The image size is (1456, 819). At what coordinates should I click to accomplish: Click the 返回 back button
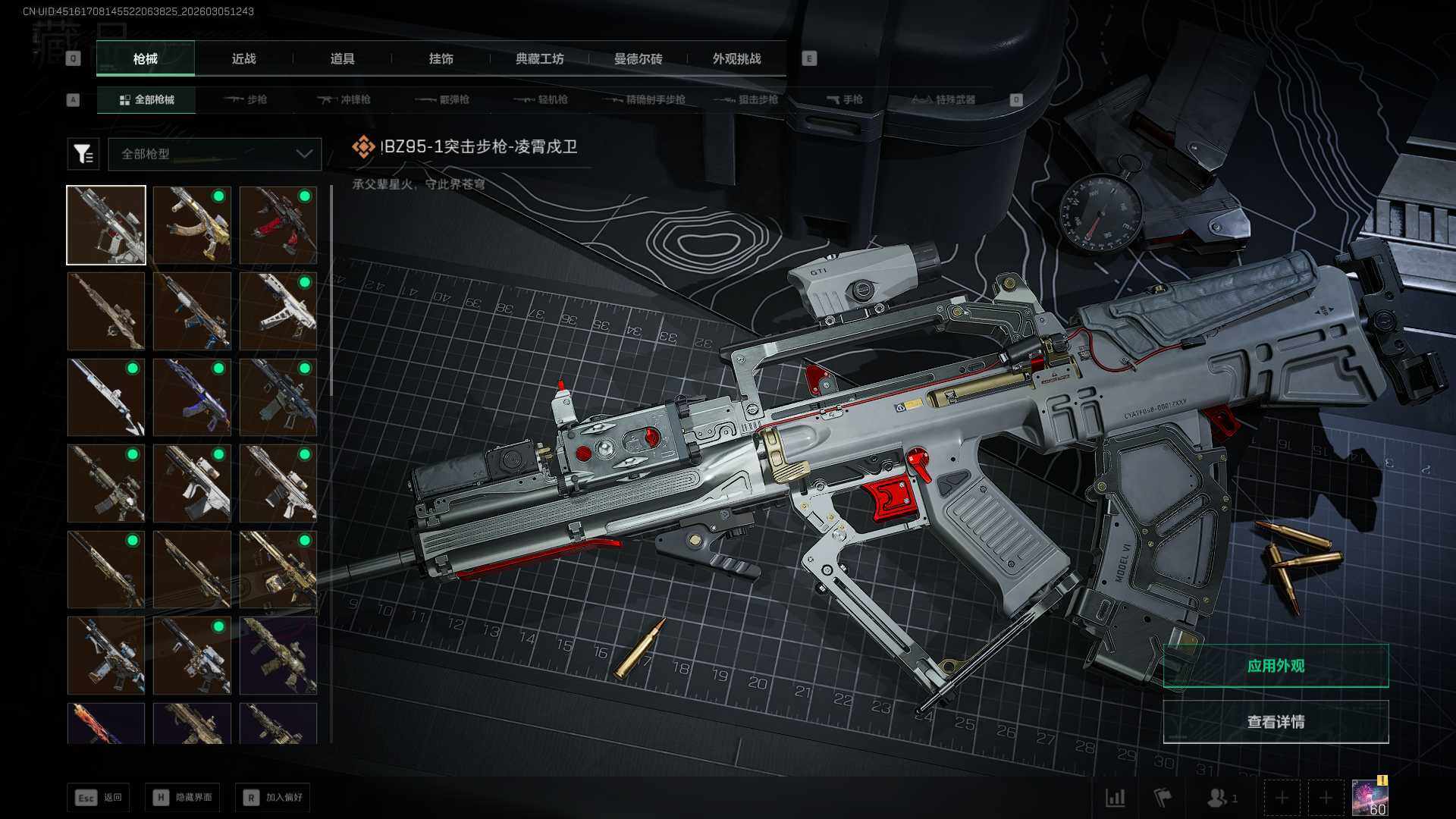(99, 797)
